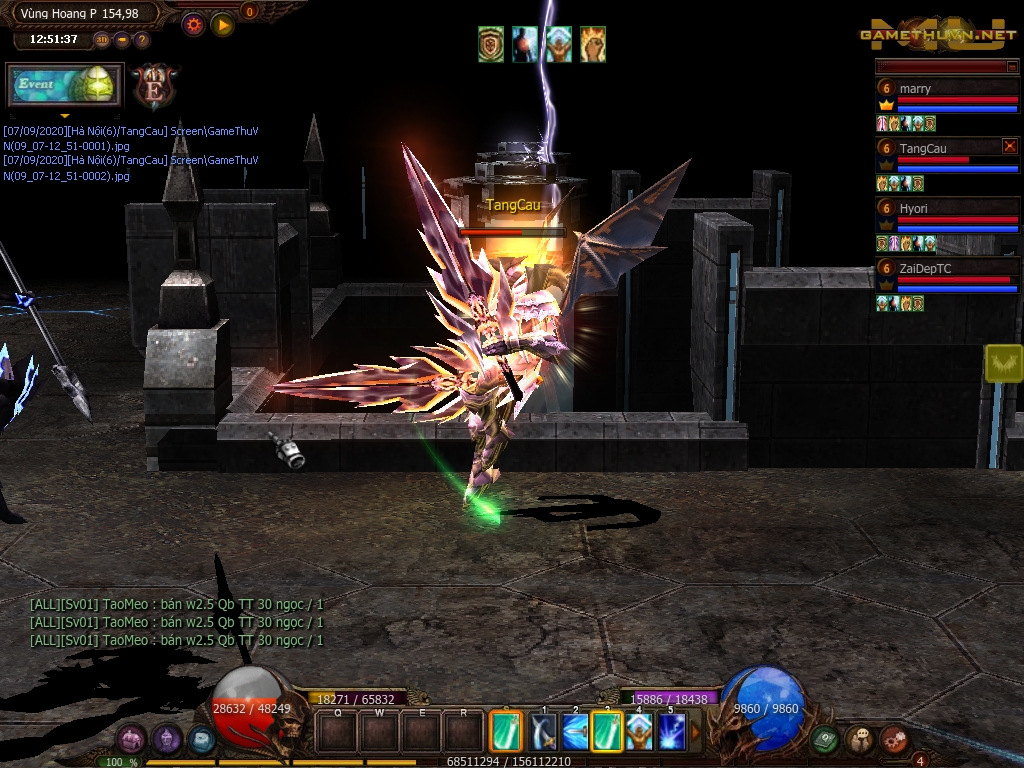
Task: Activate the blue starburst skill in slot 5
Action: pyautogui.click(x=671, y=732)
